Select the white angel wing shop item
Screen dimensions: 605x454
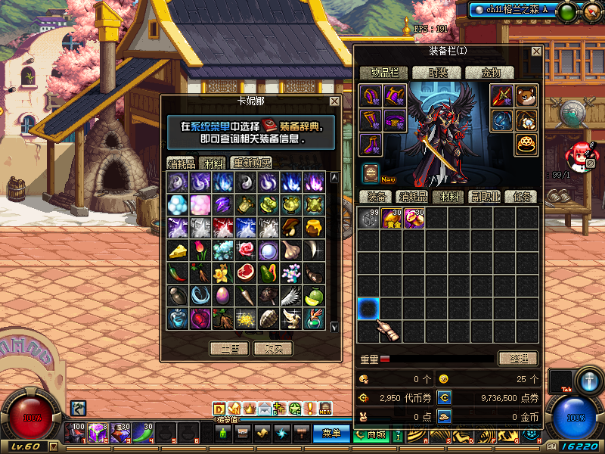click(x=291, y=297)
